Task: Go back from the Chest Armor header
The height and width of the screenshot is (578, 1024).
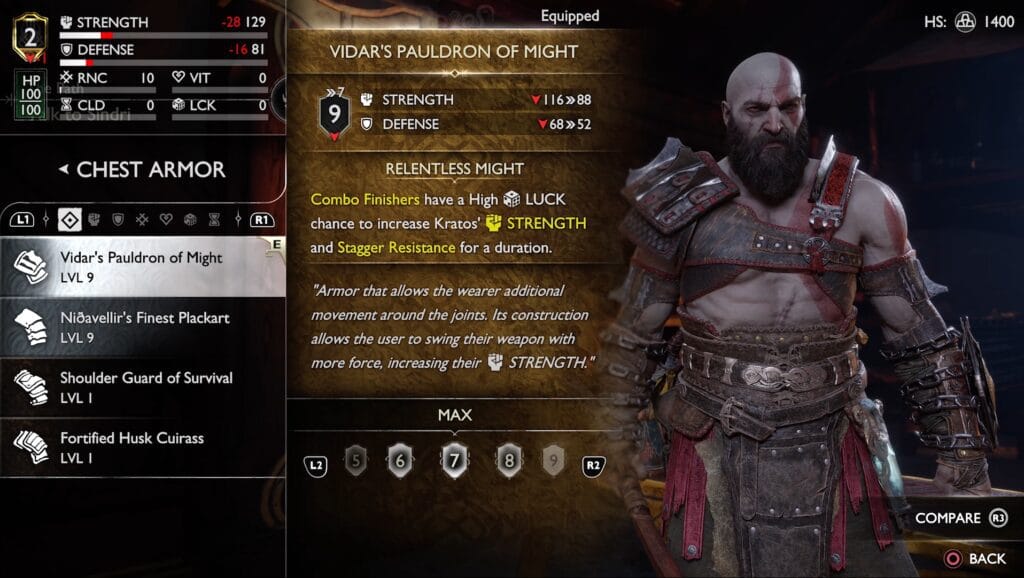Action: [x=63, y=170]
